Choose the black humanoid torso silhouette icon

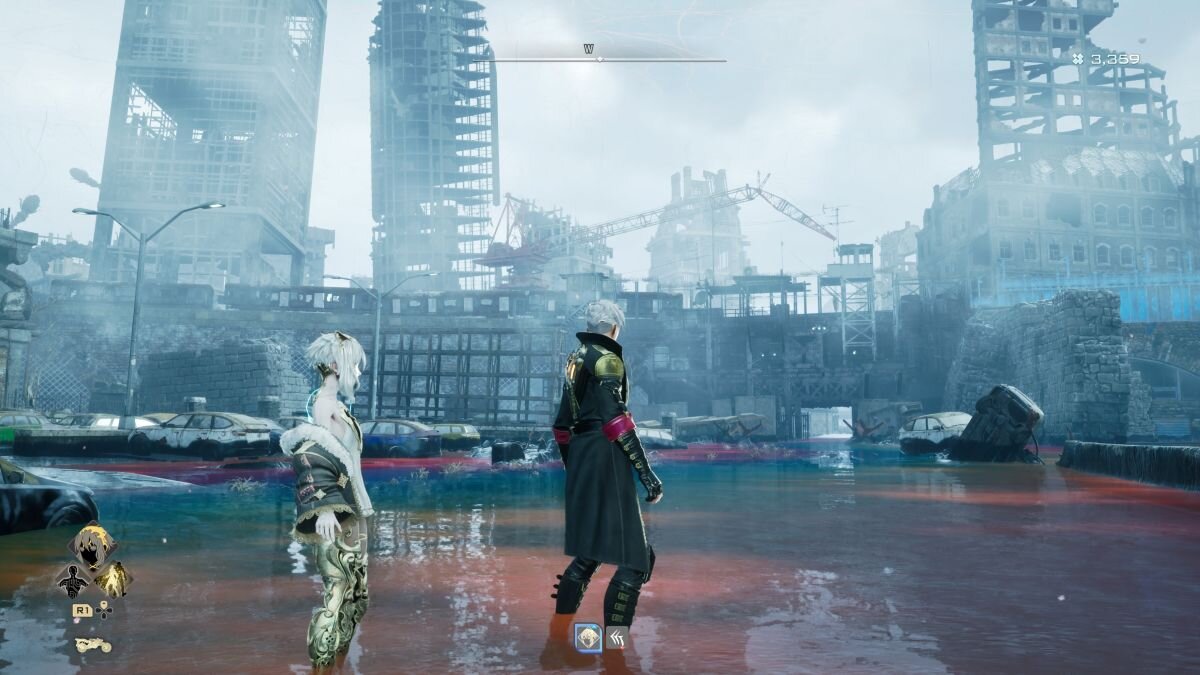(x=73, y=580)
